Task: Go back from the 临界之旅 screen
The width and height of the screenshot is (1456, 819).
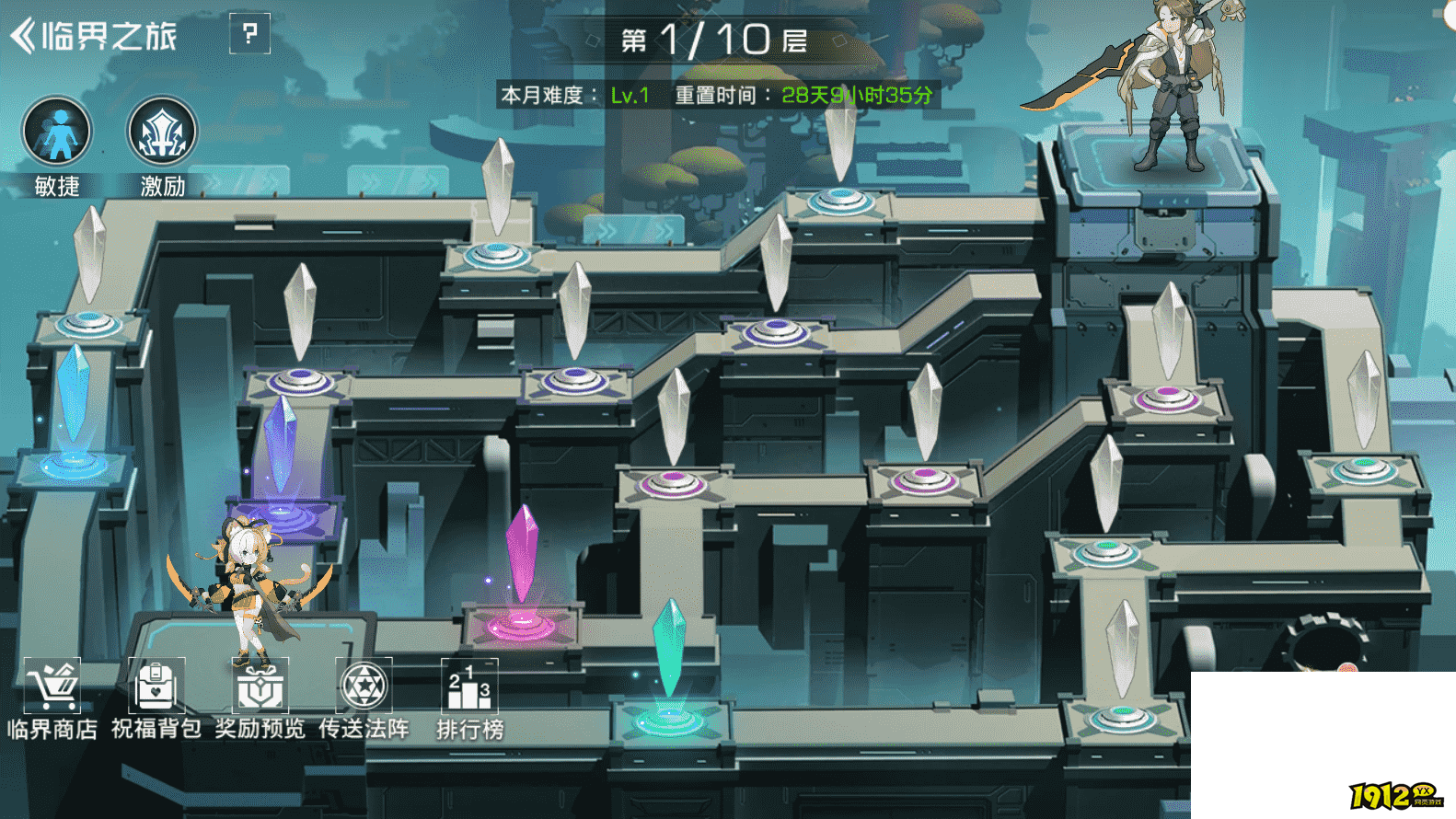Action: pyautogui.click(x=24, y=36)
